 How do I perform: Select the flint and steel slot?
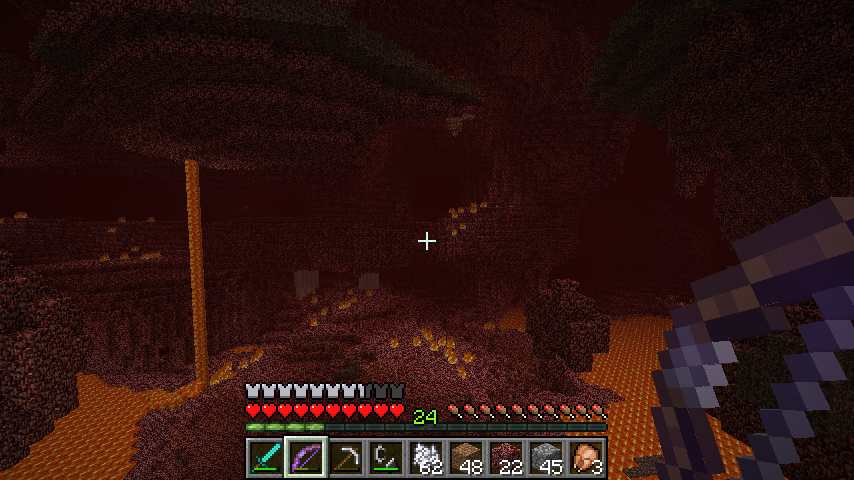[x=385, y=458]
